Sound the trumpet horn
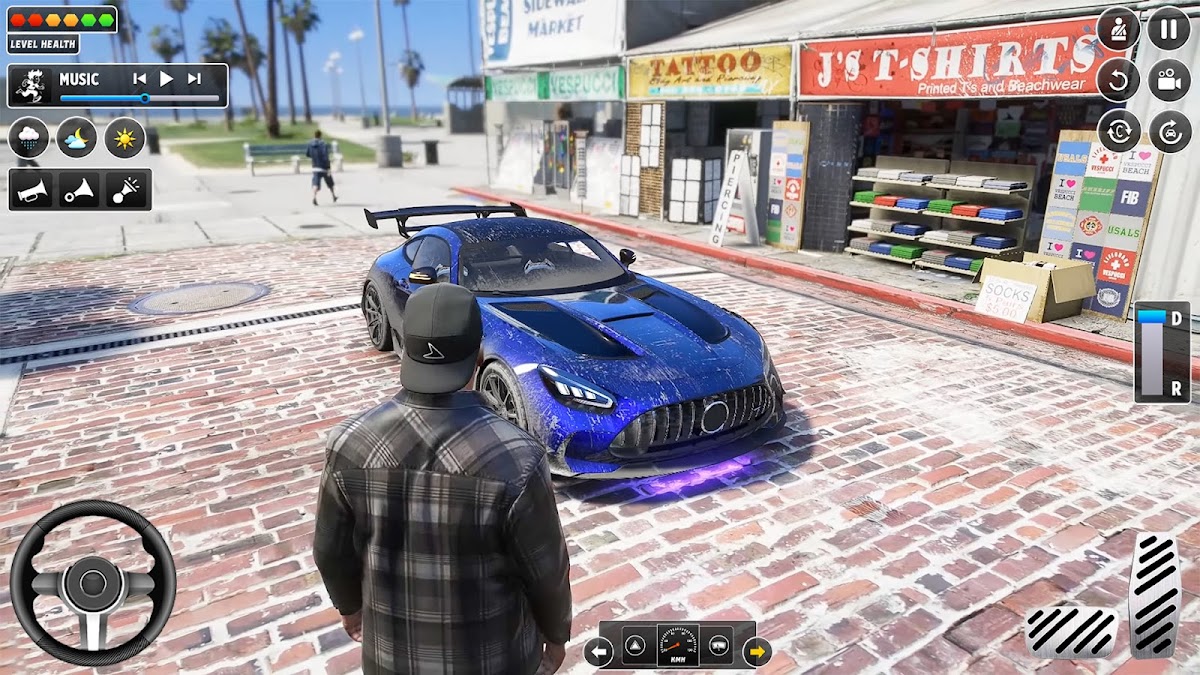Screen dimensions: 1200x675 click(31, 190)
